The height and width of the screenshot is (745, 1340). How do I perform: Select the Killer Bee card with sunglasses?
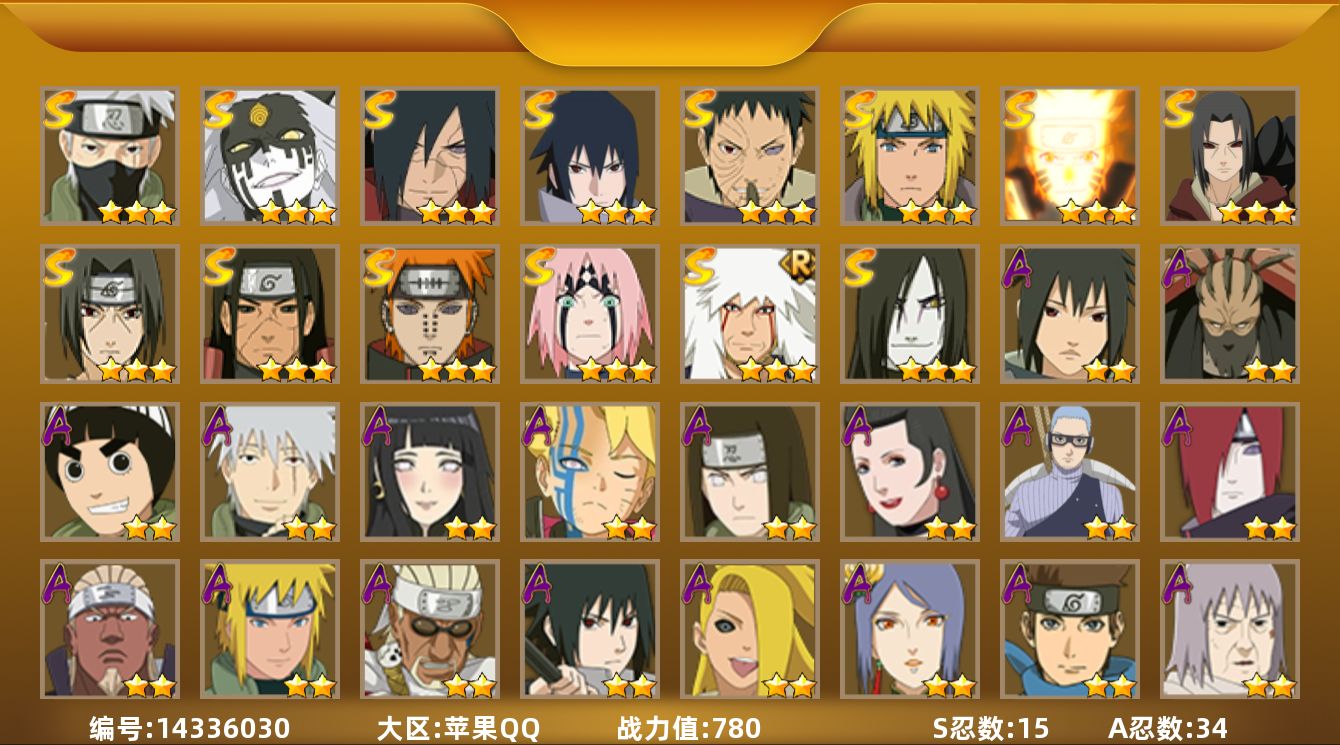pyautogui.click(x=429, y=629)
